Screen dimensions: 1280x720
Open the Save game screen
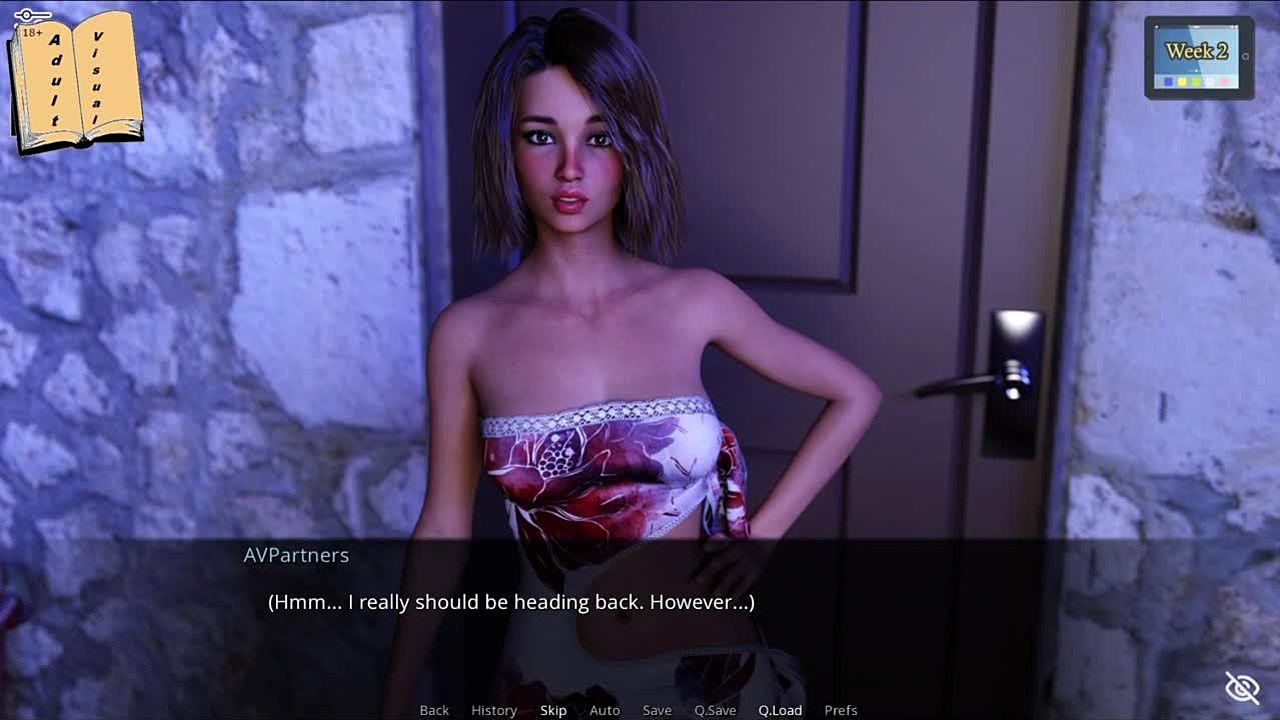657,710
